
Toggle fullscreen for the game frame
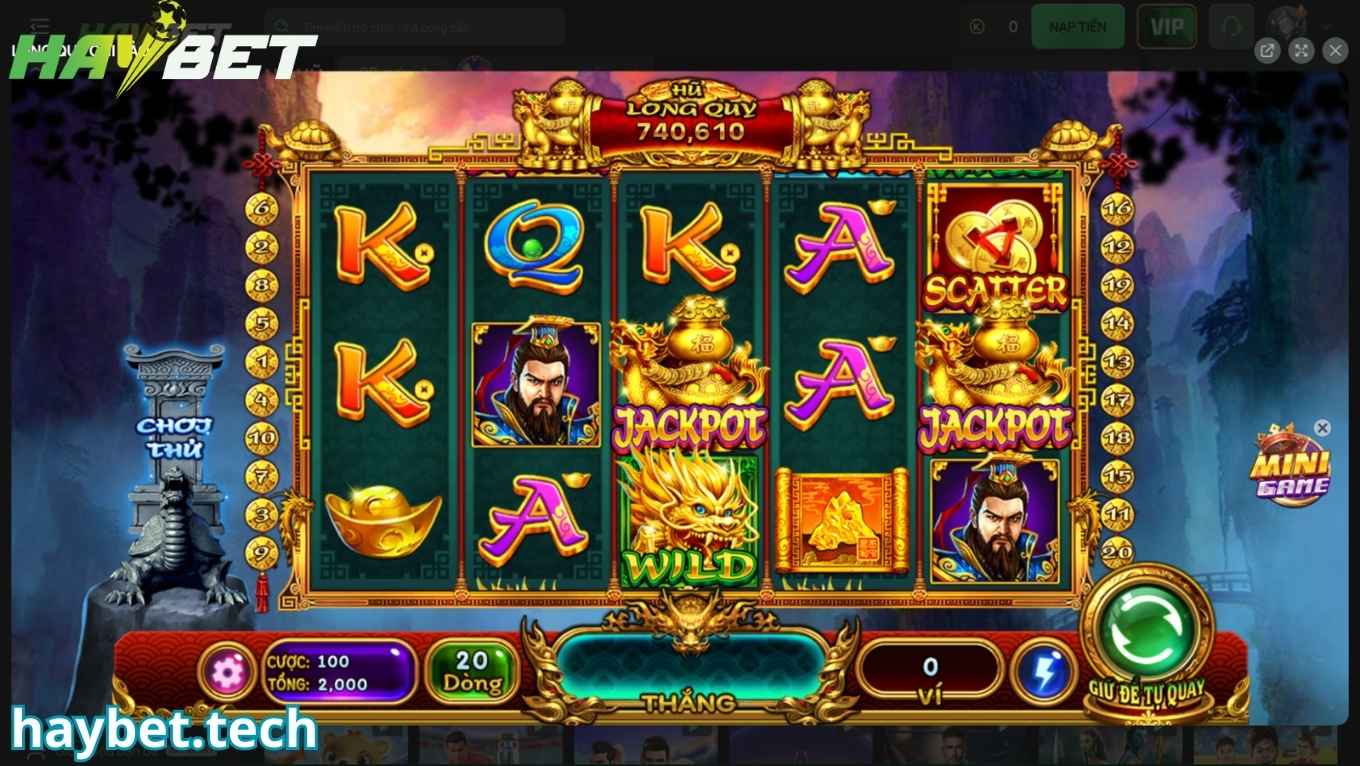pyautogui.click(x=1301, y=51)
